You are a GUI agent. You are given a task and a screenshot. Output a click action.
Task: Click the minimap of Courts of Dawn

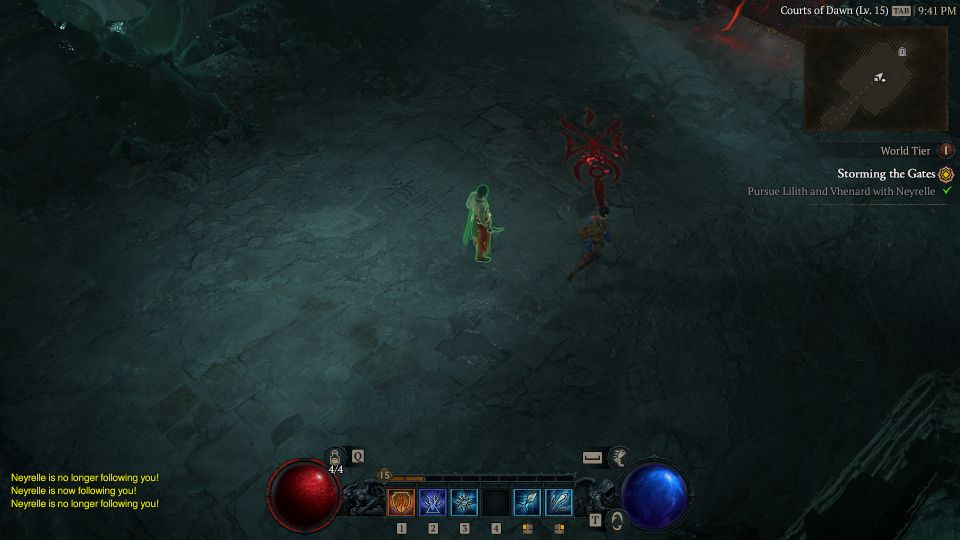tap(876, 78)
